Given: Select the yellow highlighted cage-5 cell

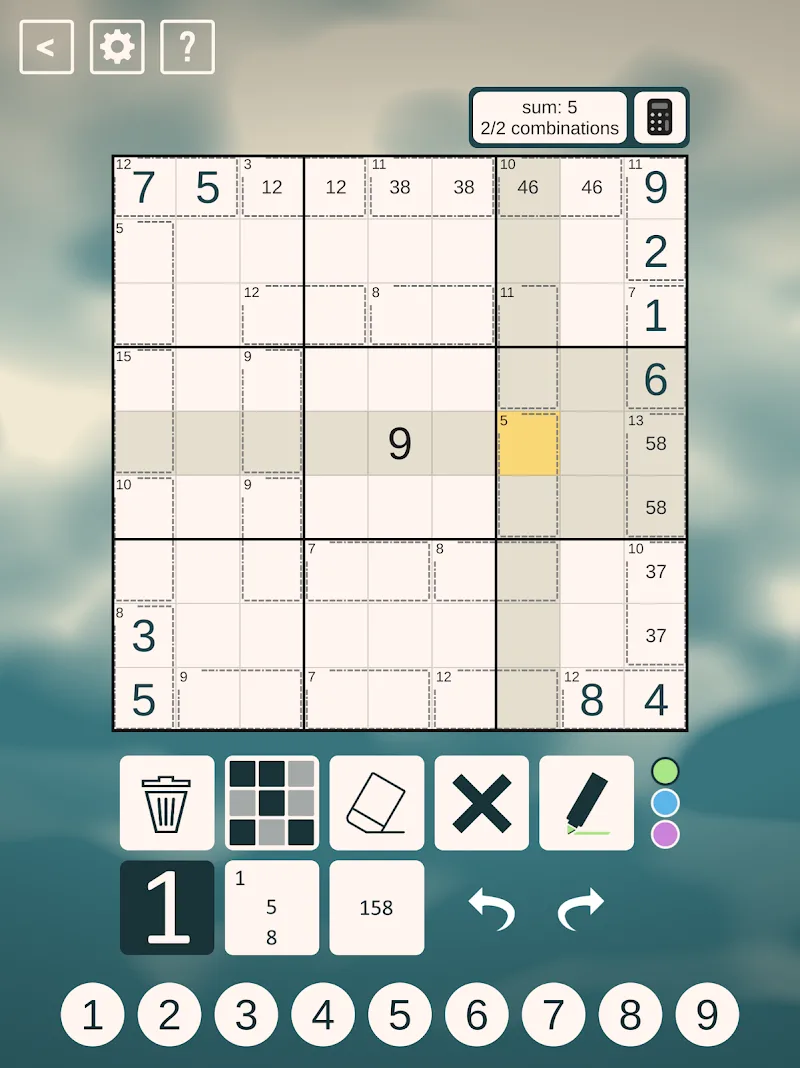Looking at the screenshot, I should click(528, 444).
